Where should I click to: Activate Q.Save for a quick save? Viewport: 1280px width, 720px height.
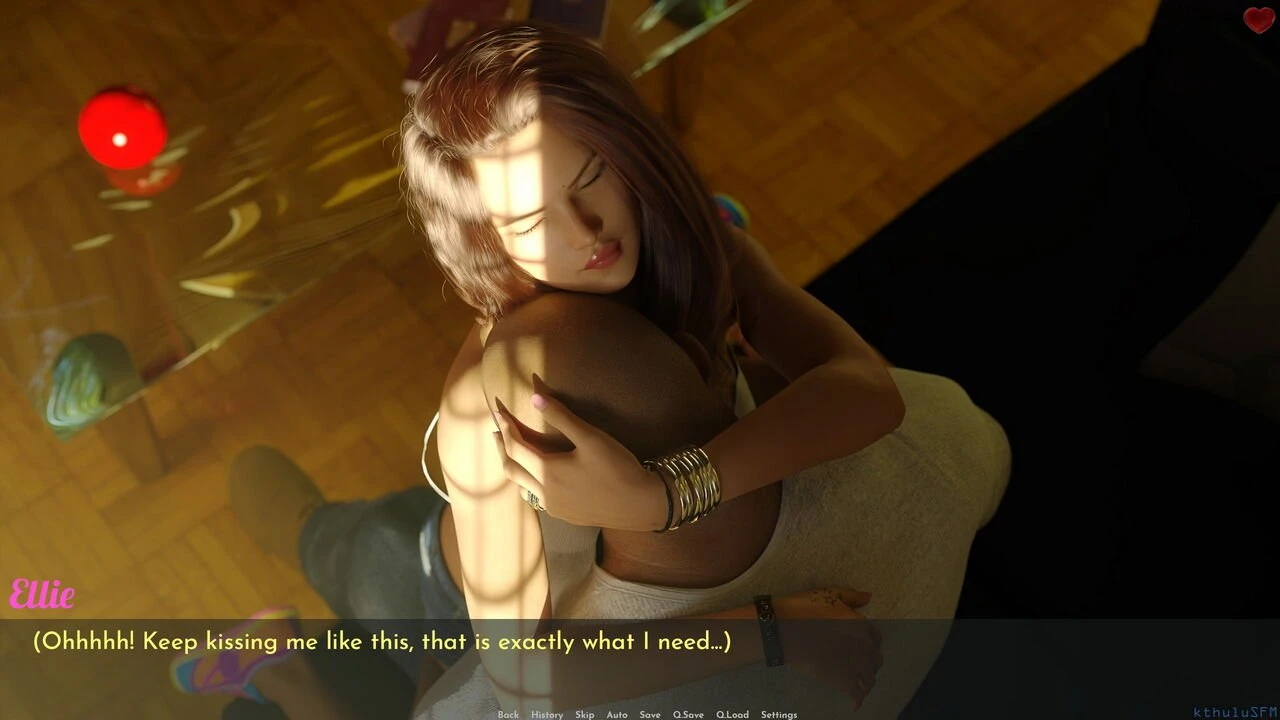pyautogui.click(x=687, y=714)
